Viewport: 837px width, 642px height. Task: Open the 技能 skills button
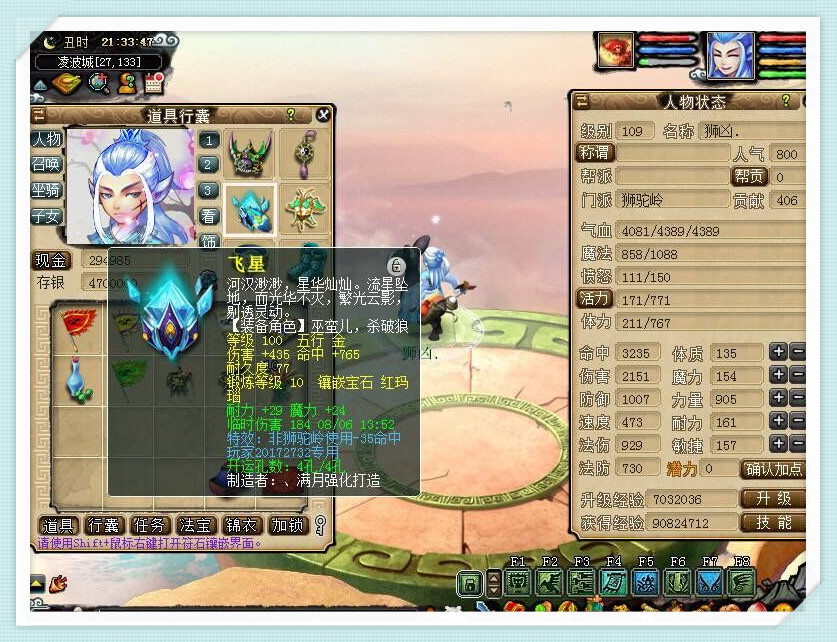tap(773, 522)
